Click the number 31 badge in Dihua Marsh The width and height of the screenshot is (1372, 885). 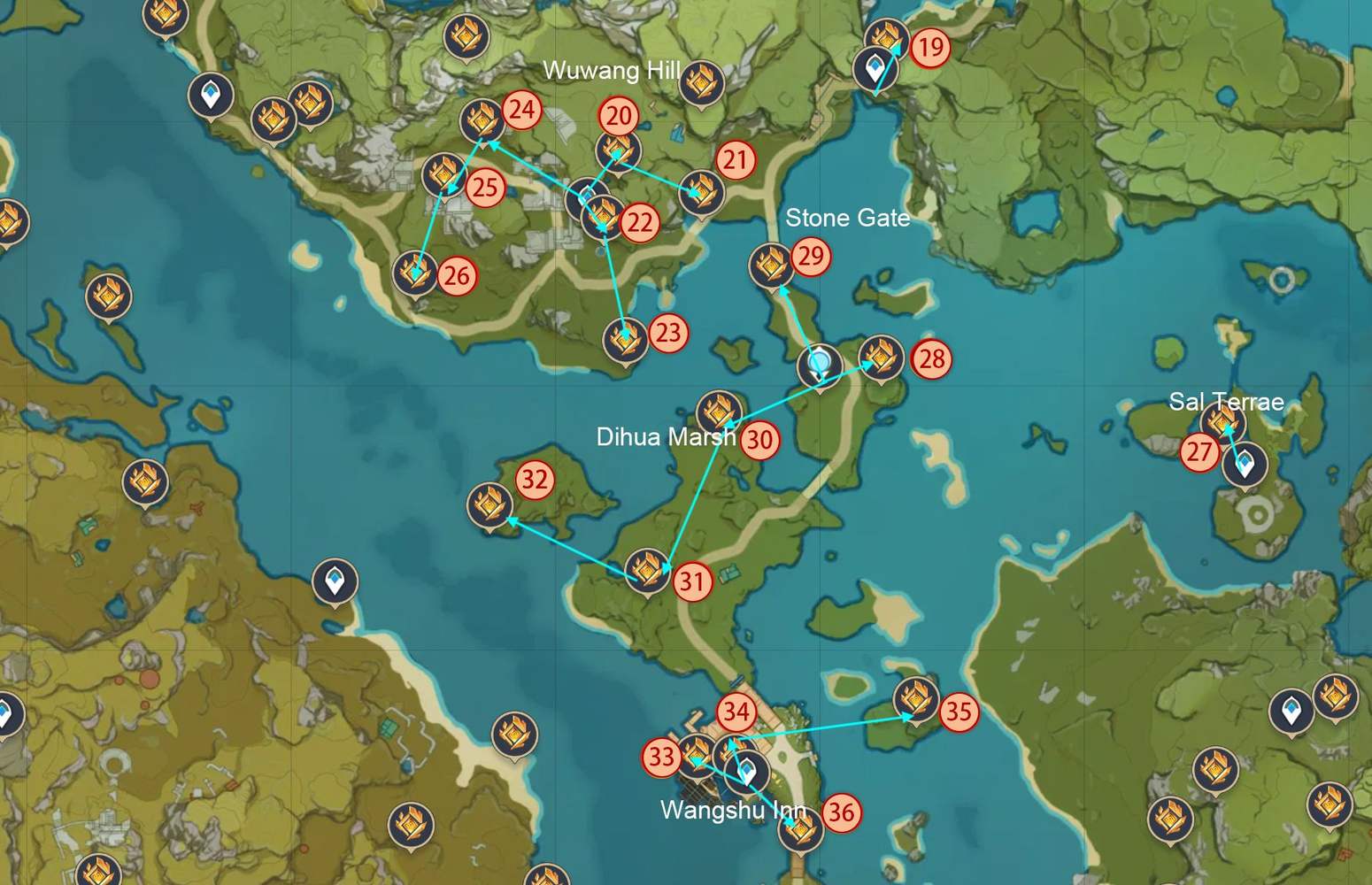(693, 582)
